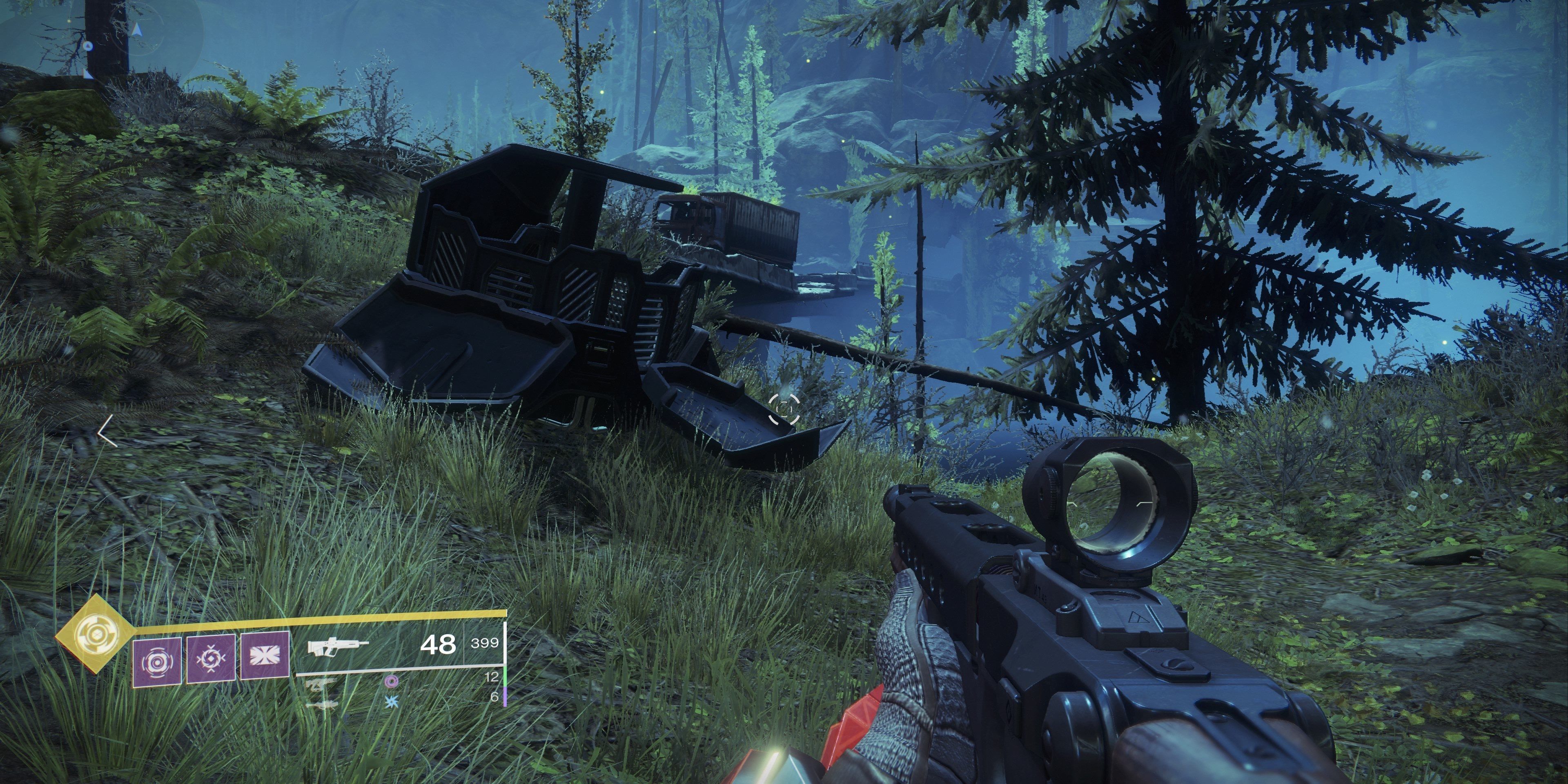1568x784 pixels.
Task: Click the blue triangle marker below the minimap
Action: click(x=88, y=74)
